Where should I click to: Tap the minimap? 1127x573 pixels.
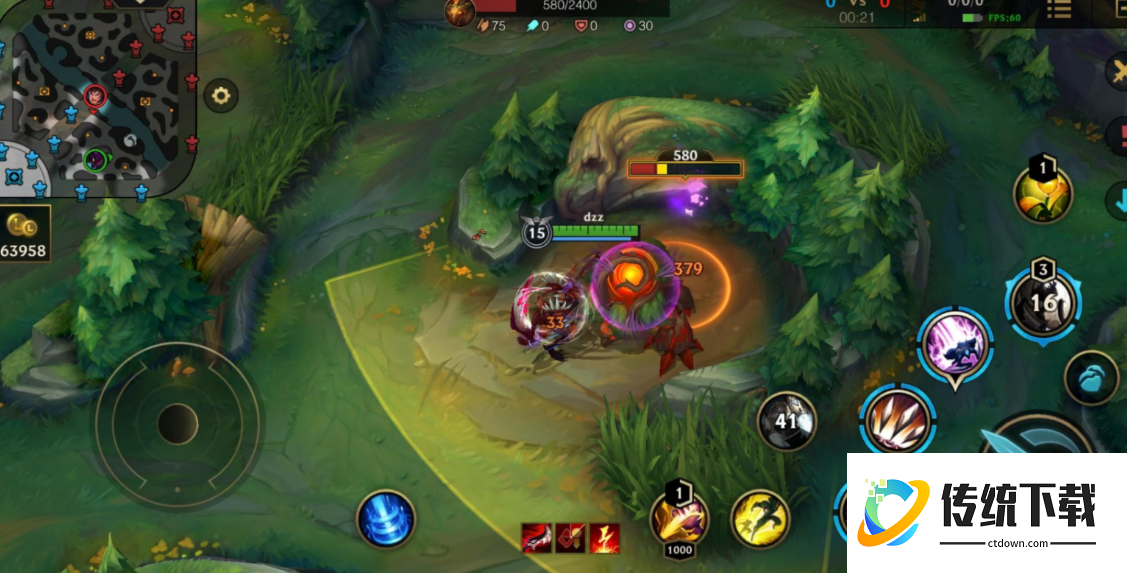(x=96, y=97)
